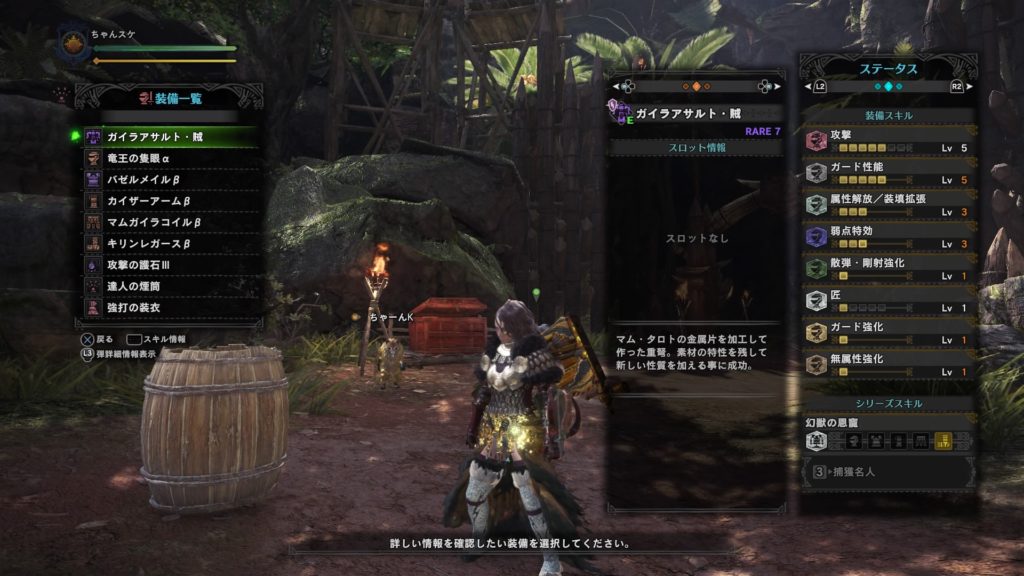Select the ガード強化 skill row
1024x576 pixels.
tap(889, 332)
